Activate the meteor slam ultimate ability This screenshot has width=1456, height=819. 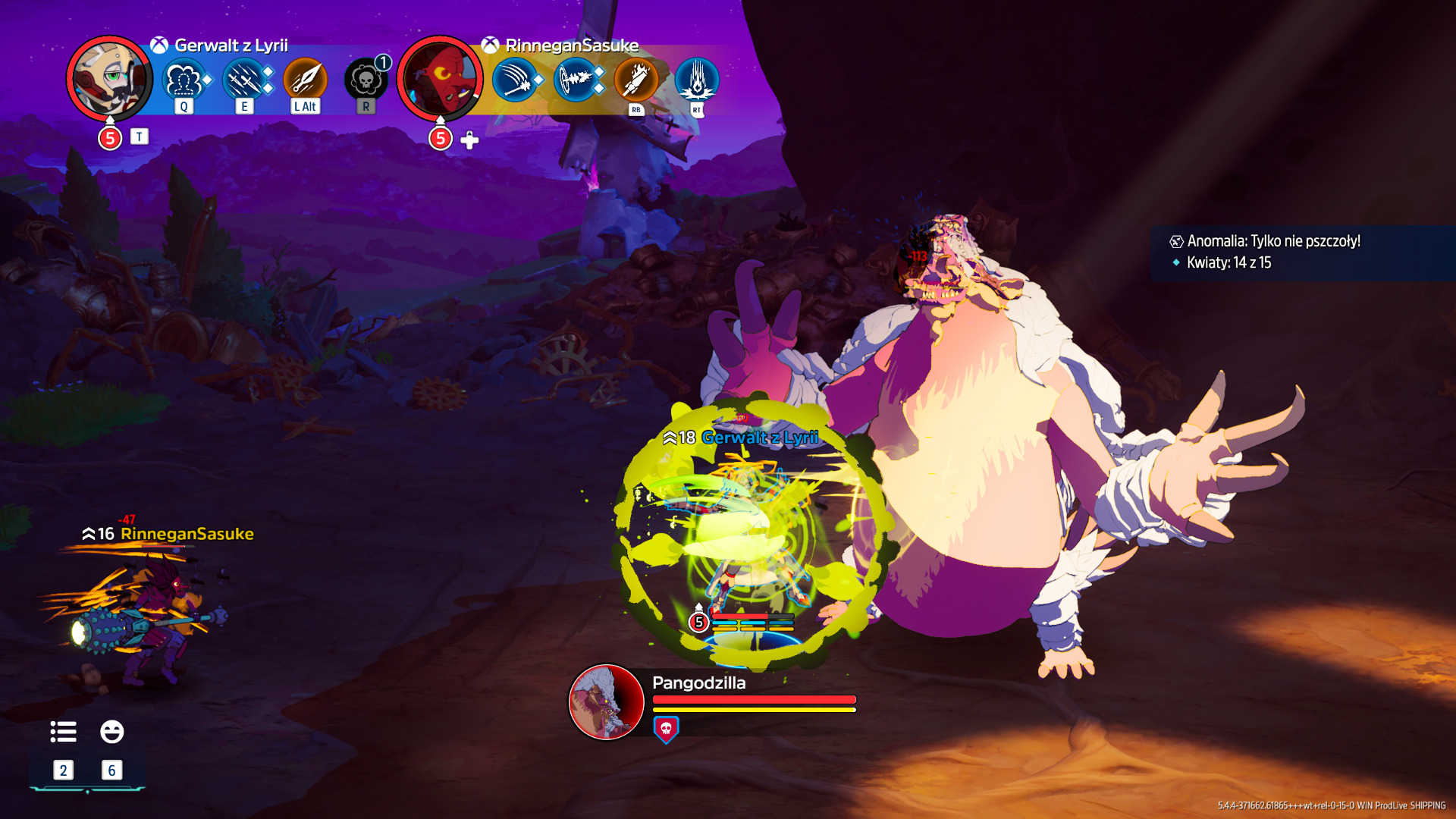(x=696, y=80)
